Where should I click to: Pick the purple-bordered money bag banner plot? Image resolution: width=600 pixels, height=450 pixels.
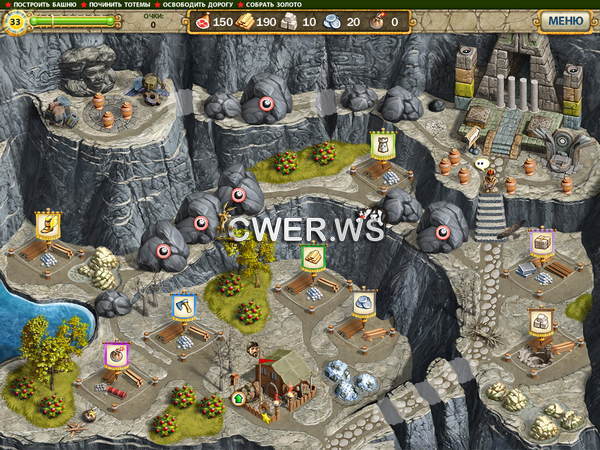[116, 356]
